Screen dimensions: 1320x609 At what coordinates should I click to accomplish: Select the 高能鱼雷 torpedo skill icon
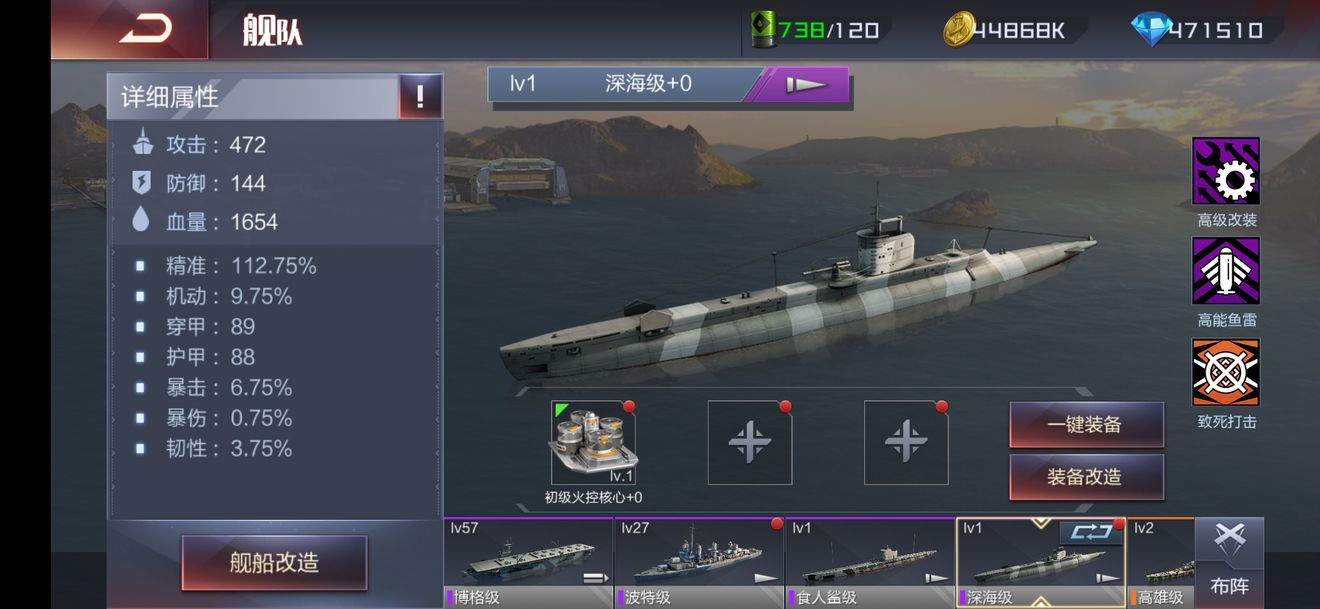[x=1225, y=272]
